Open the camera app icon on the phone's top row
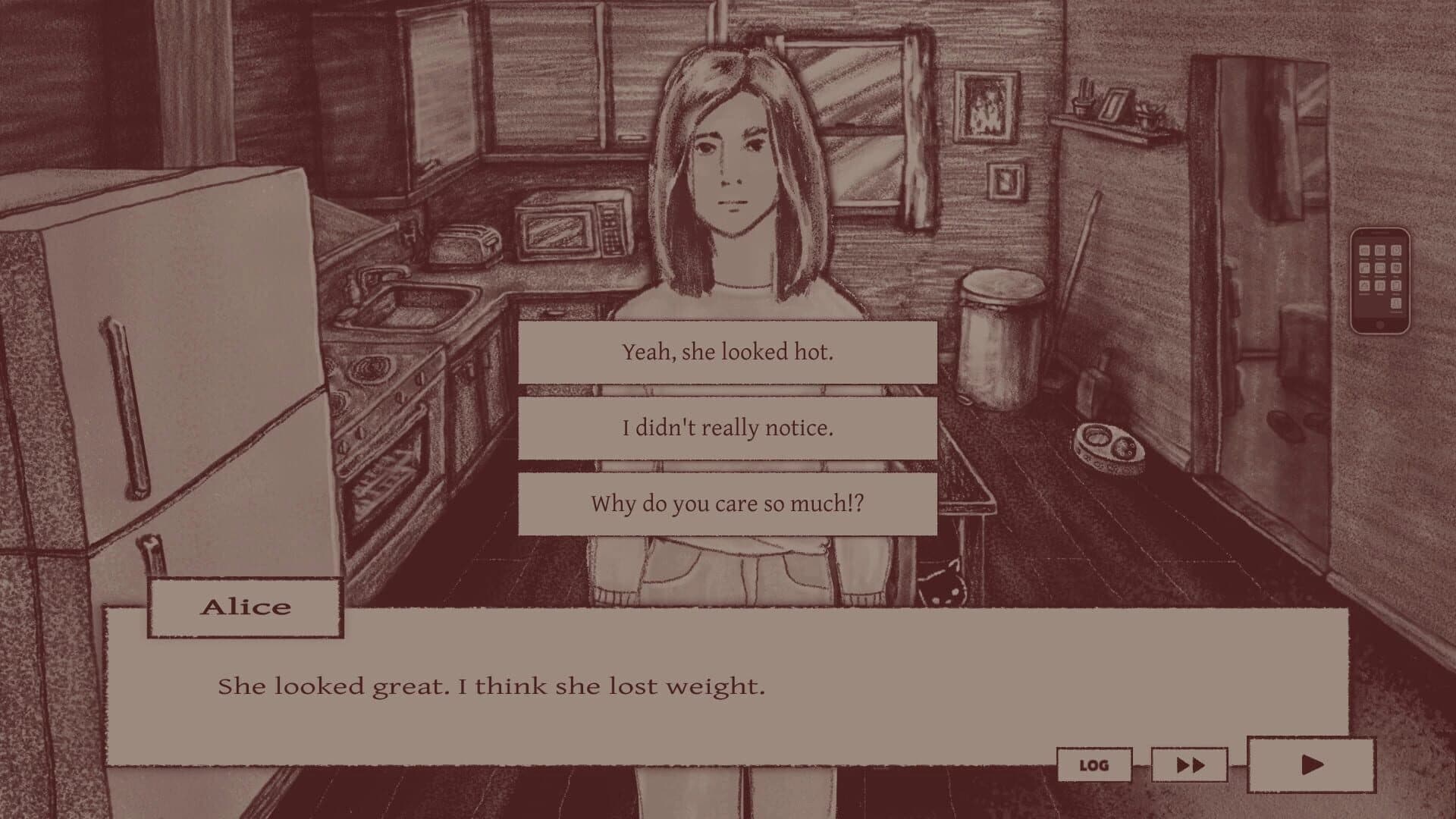 point(1380,250)
